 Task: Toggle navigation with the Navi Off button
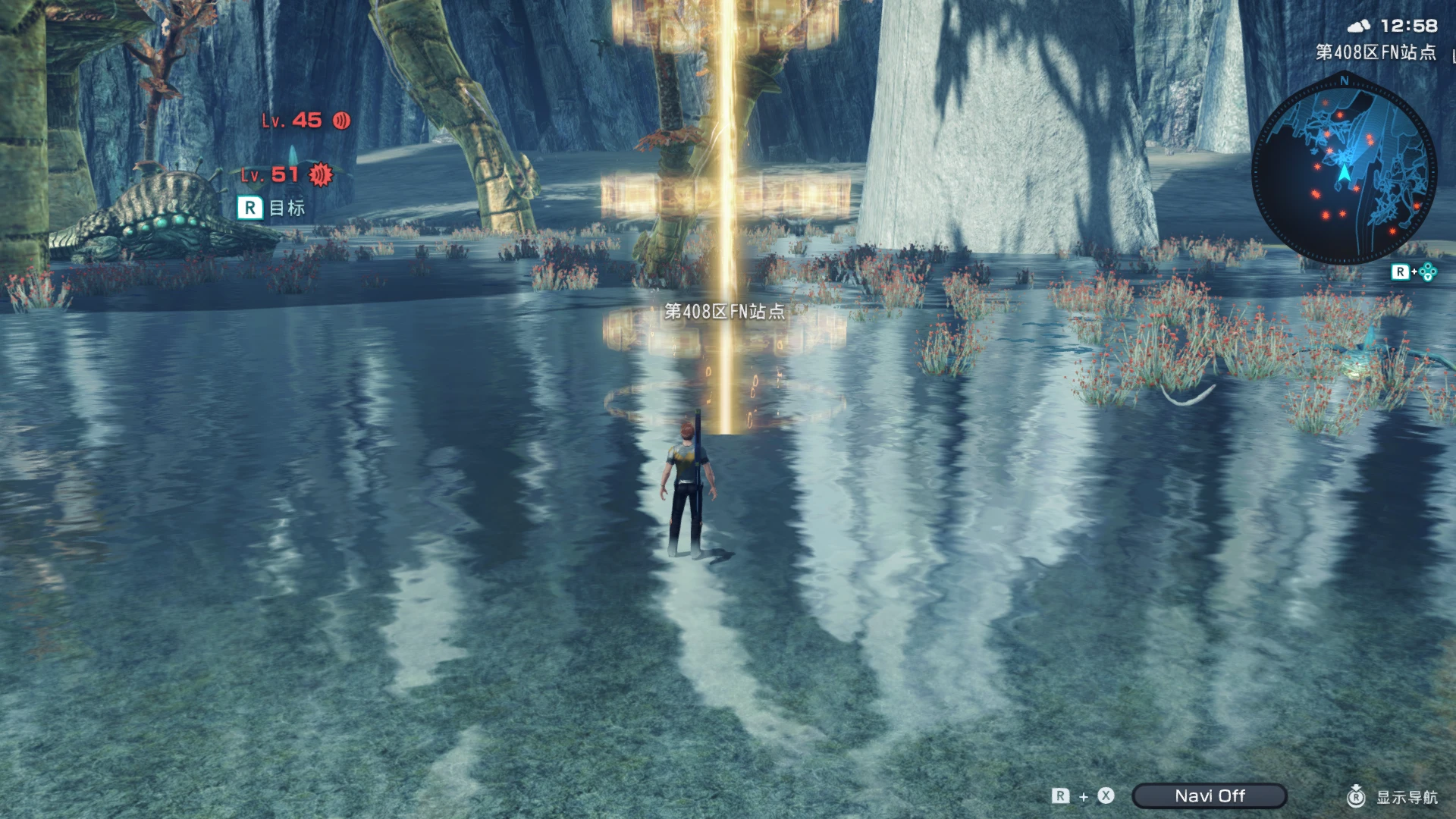point(1209,795)
